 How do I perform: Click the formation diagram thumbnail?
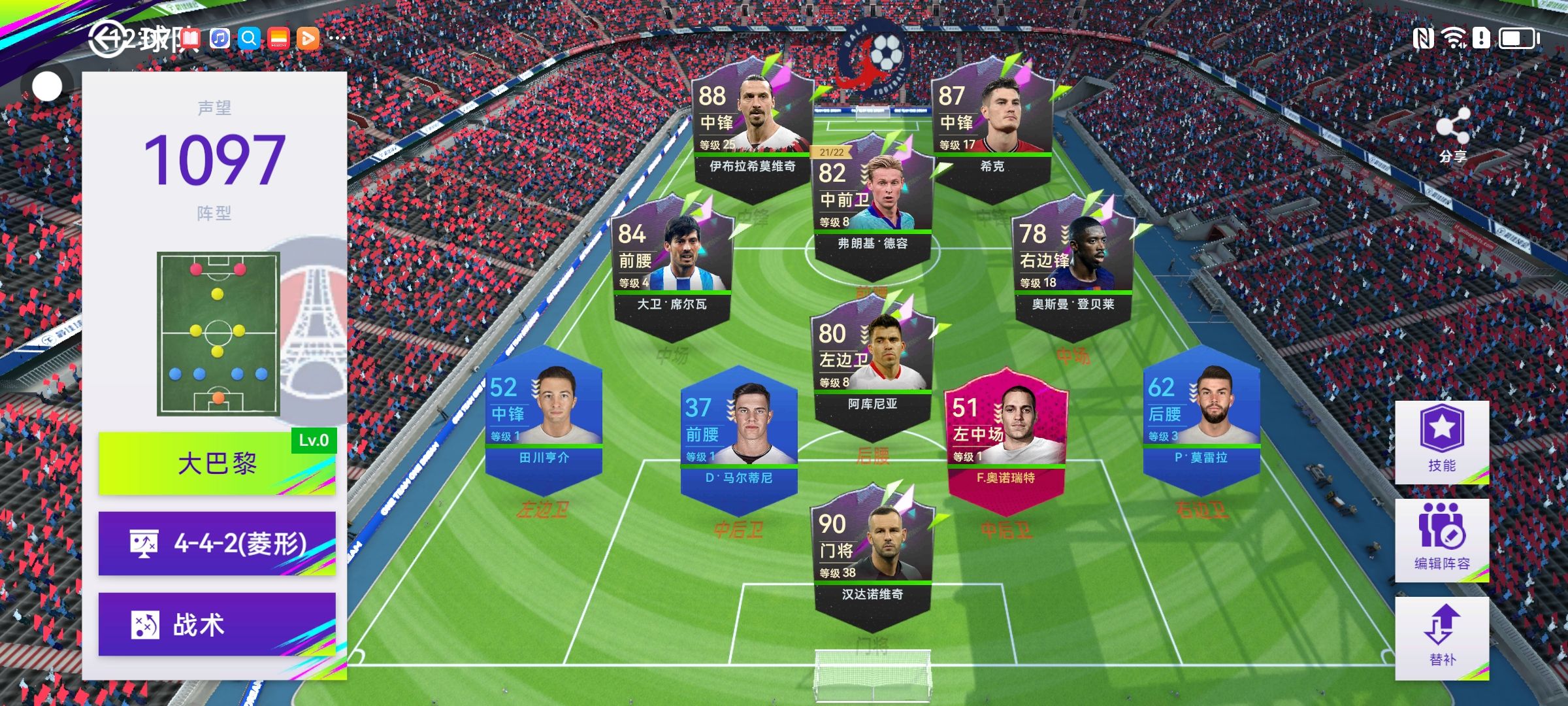click(x=218, y=333)
